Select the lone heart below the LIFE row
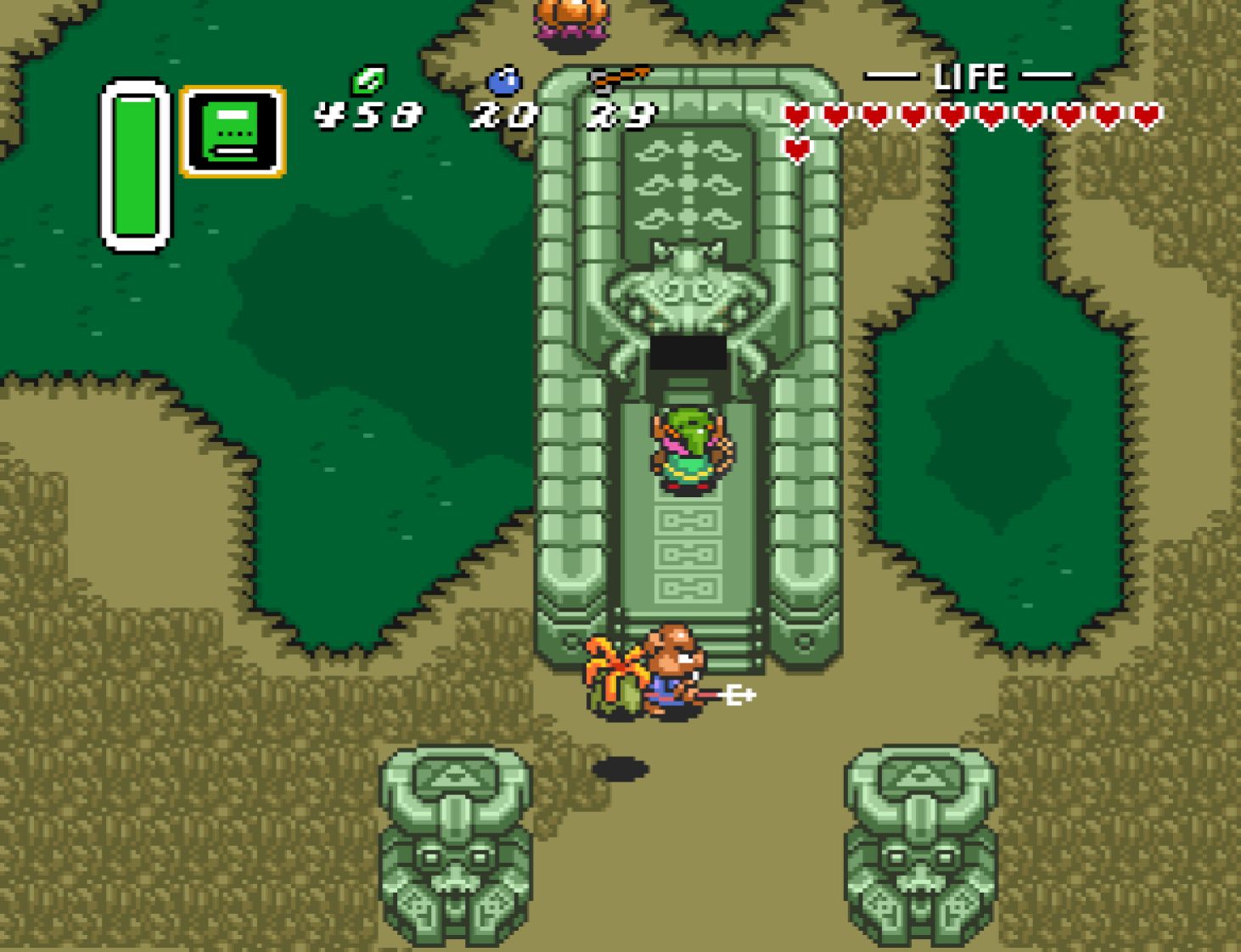Image resolution: width=1241 pixels, height=952 pixels. click(x=796, y=148)
